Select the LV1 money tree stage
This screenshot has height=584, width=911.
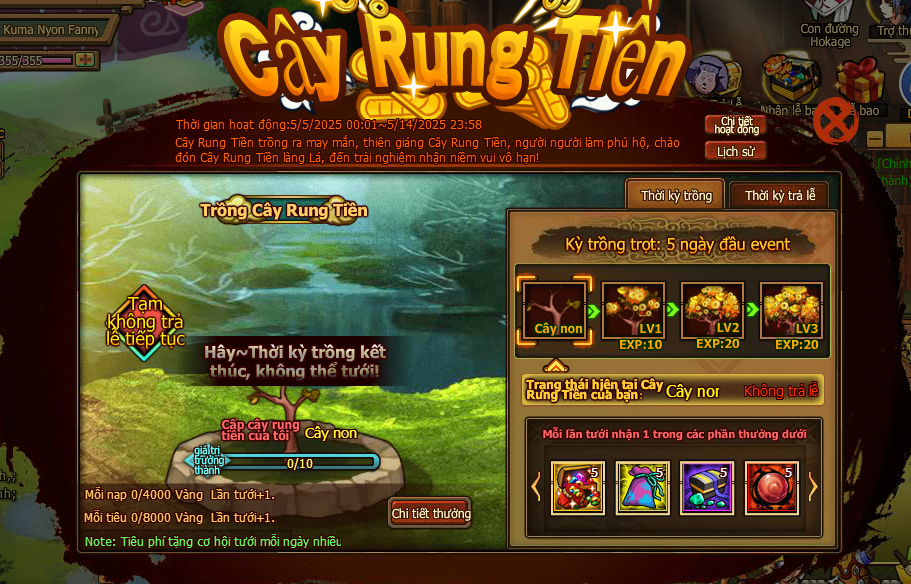point(636,311)
